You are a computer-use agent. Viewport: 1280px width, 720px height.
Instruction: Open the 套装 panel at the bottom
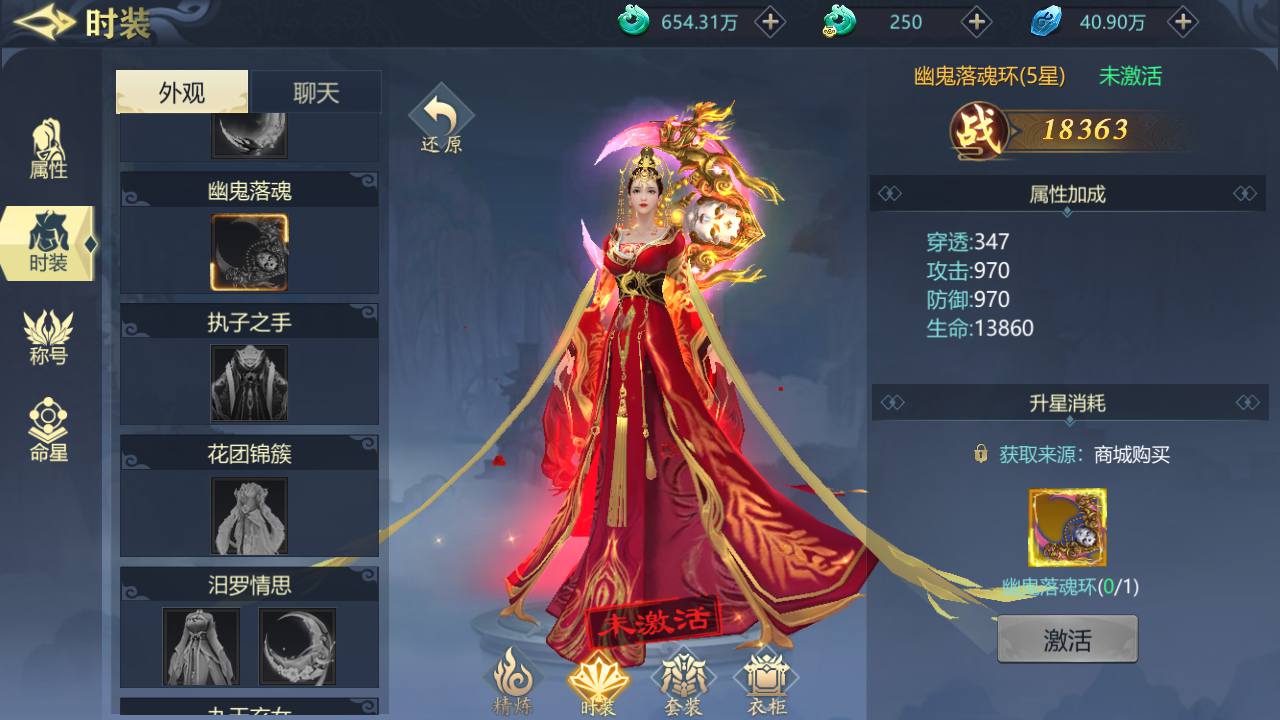coord(685,680)
